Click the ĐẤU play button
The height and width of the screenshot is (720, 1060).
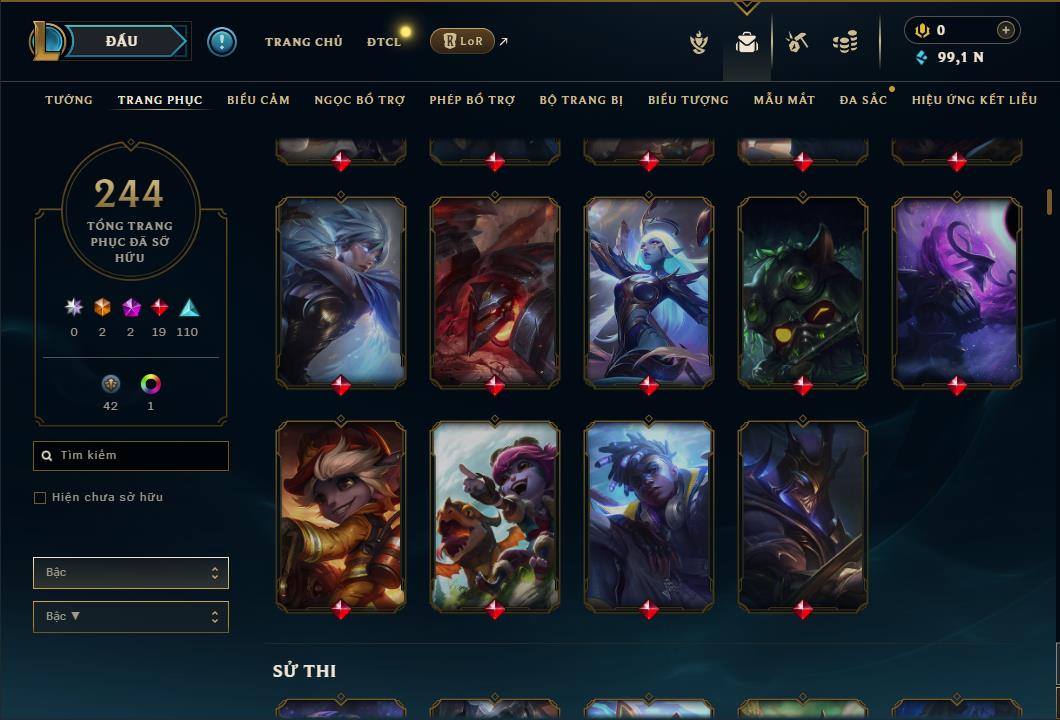tap(122, 41)
